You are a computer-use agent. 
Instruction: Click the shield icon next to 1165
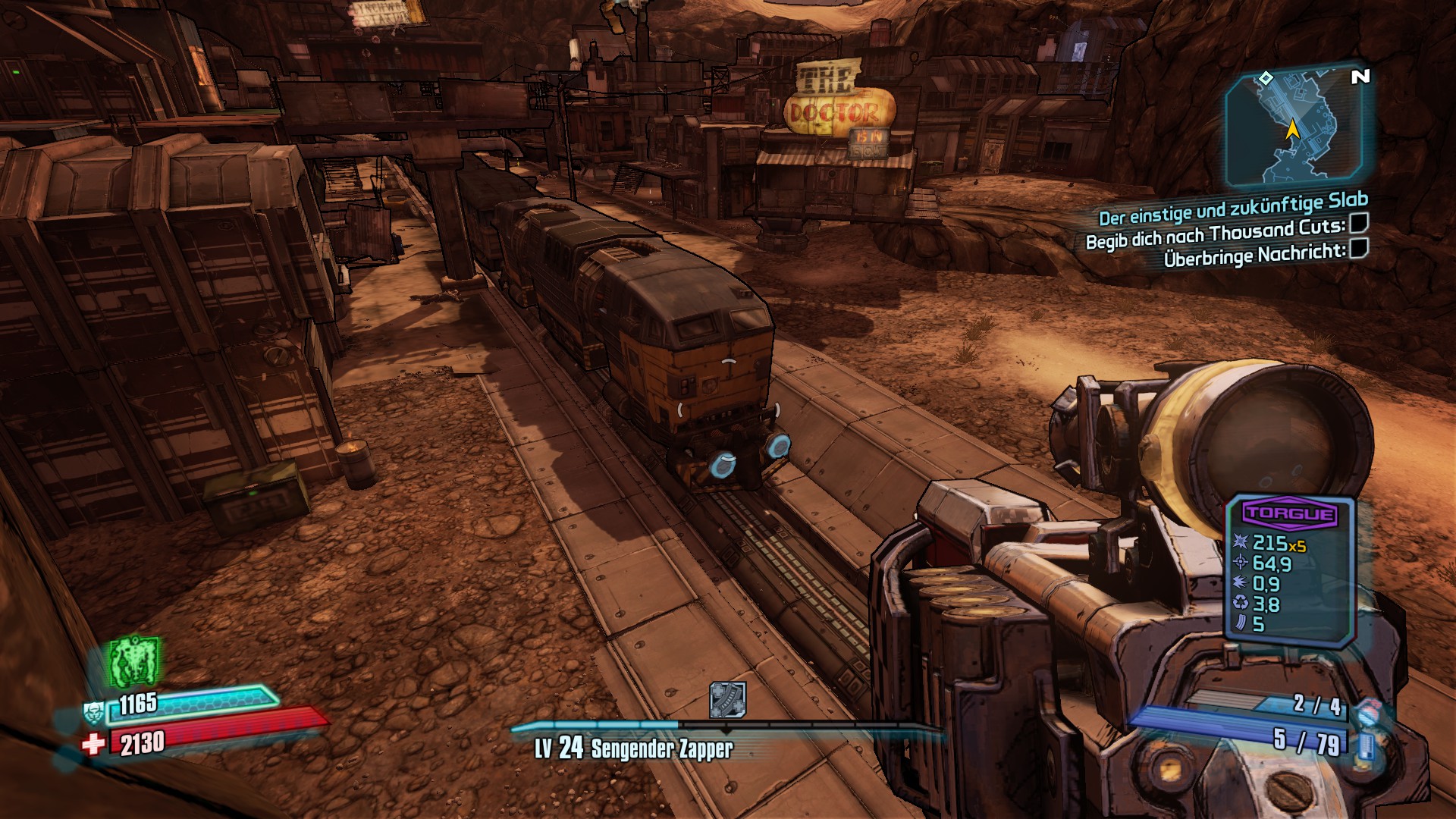(93, 713)
